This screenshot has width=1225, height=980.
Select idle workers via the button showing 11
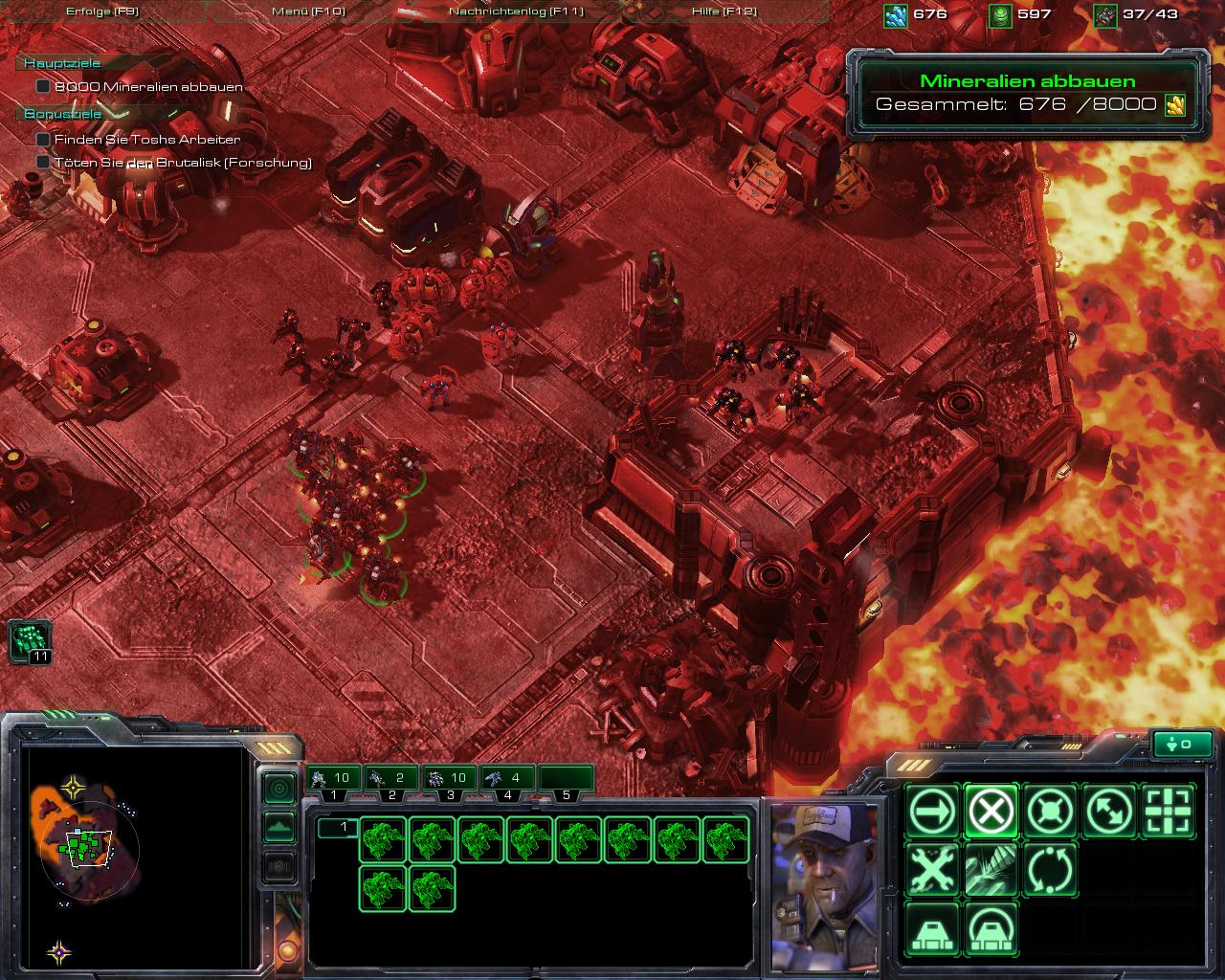click(30, 640)
